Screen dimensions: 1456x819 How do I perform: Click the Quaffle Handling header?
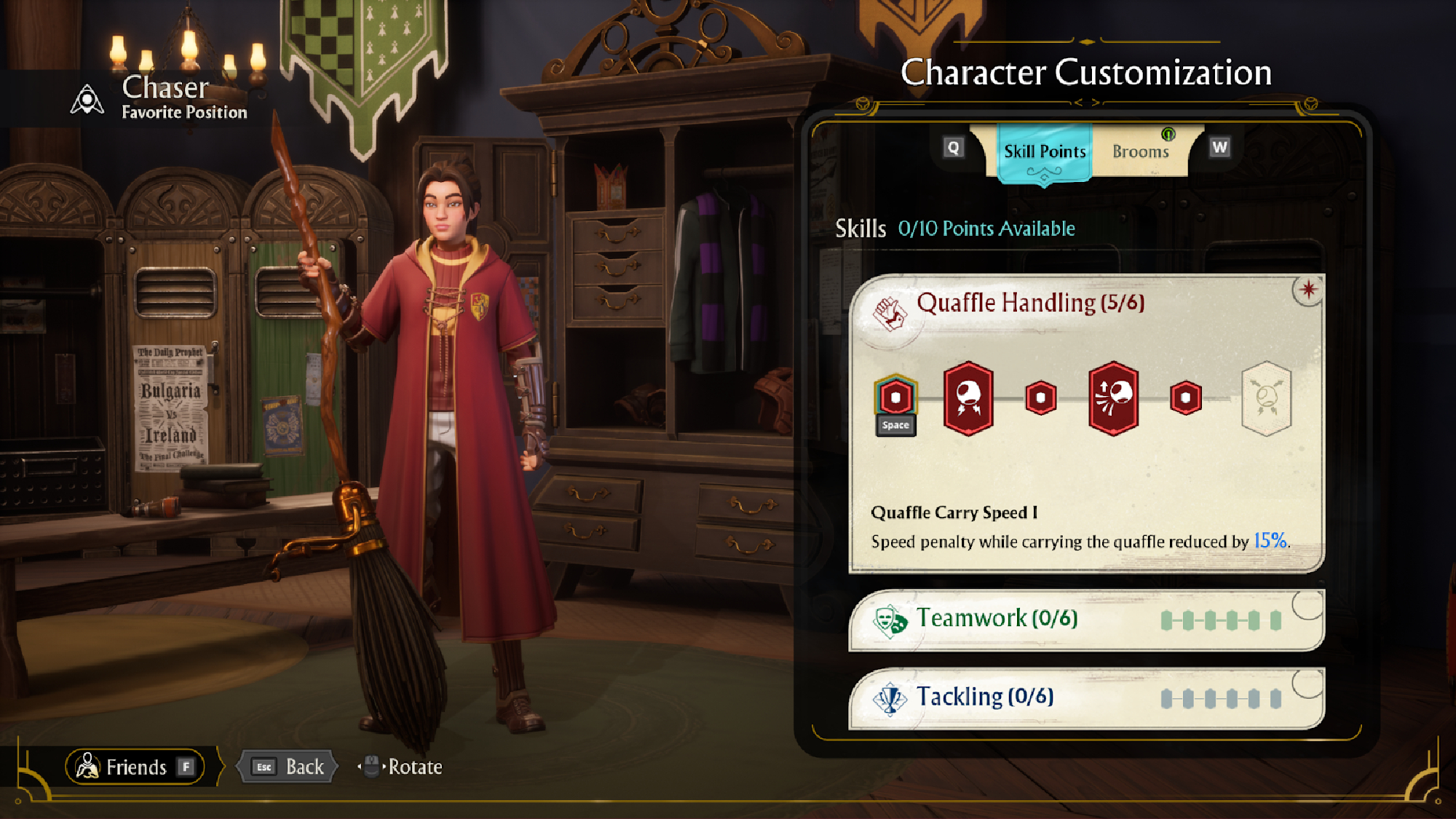[1029, 303]
